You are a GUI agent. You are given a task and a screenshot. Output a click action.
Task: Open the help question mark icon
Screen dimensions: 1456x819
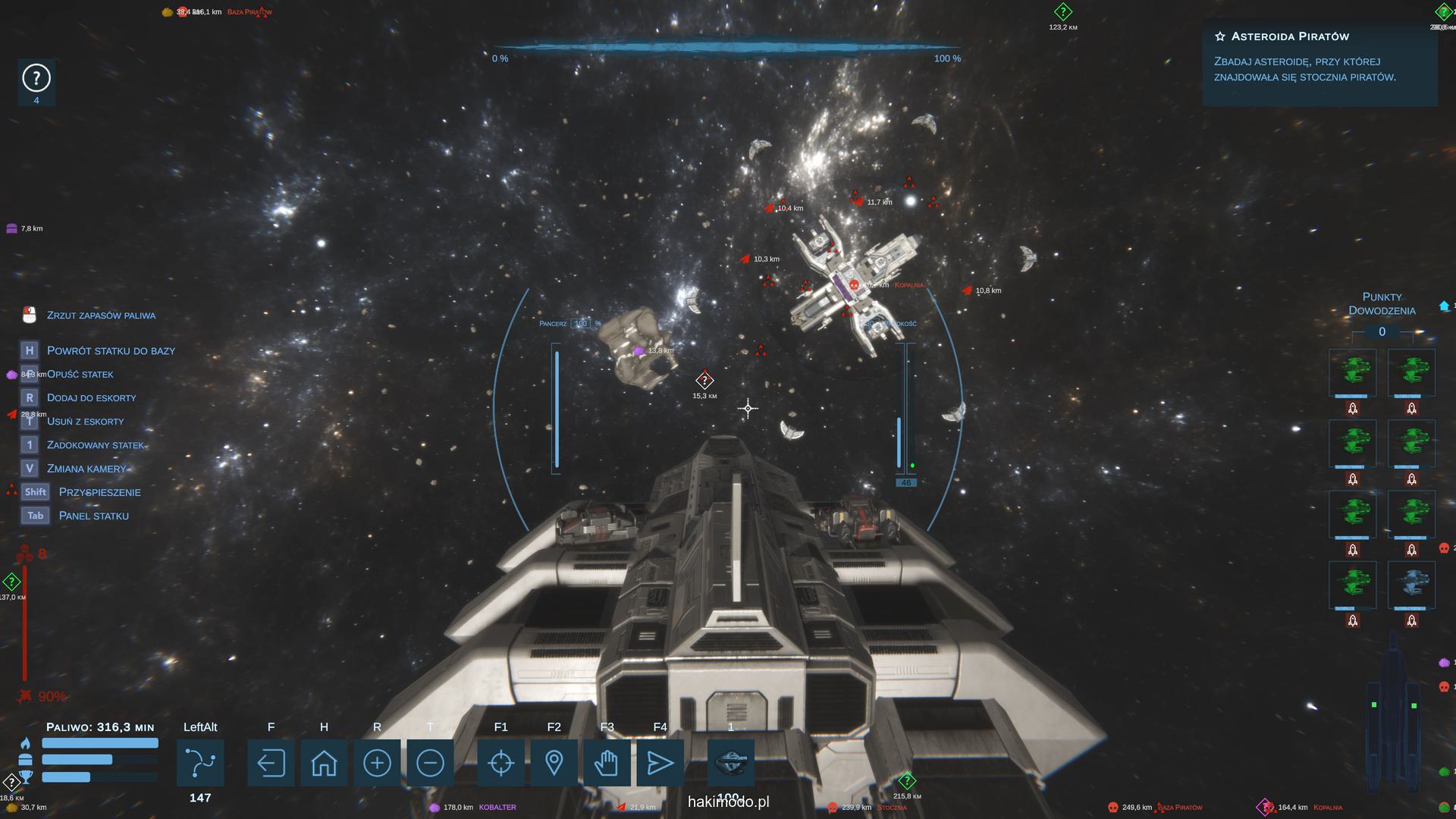pos(36,78)
